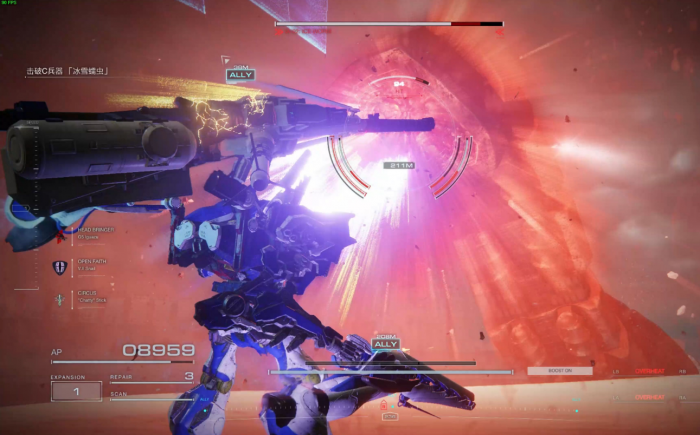Select the Circus ally emblem
Image resolution: width=700 pixels, height=435 pixels.
pyautogui.click(x=59, y=299)
